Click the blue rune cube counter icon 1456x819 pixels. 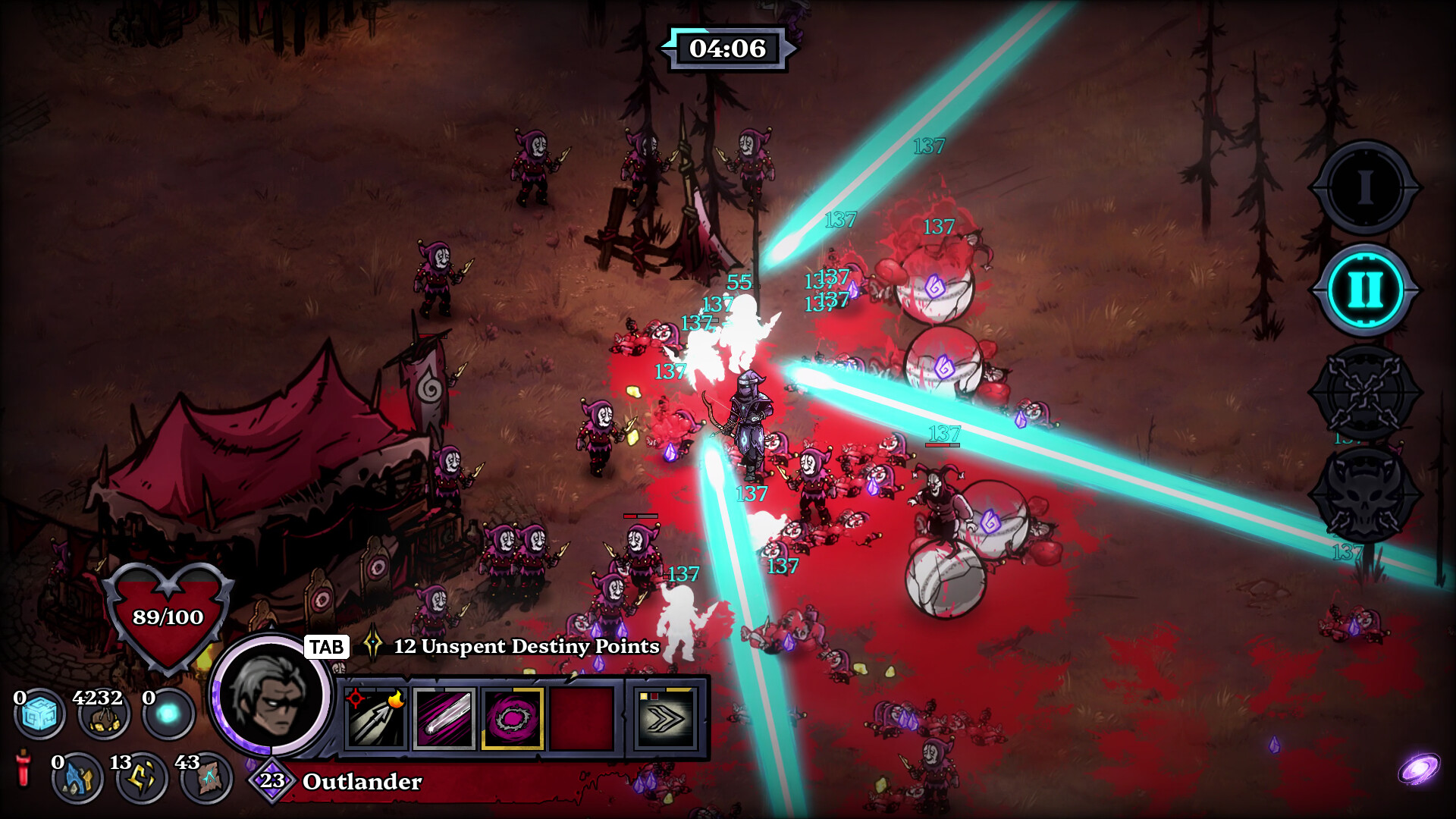pyautogui.click(x=39, y=714)
